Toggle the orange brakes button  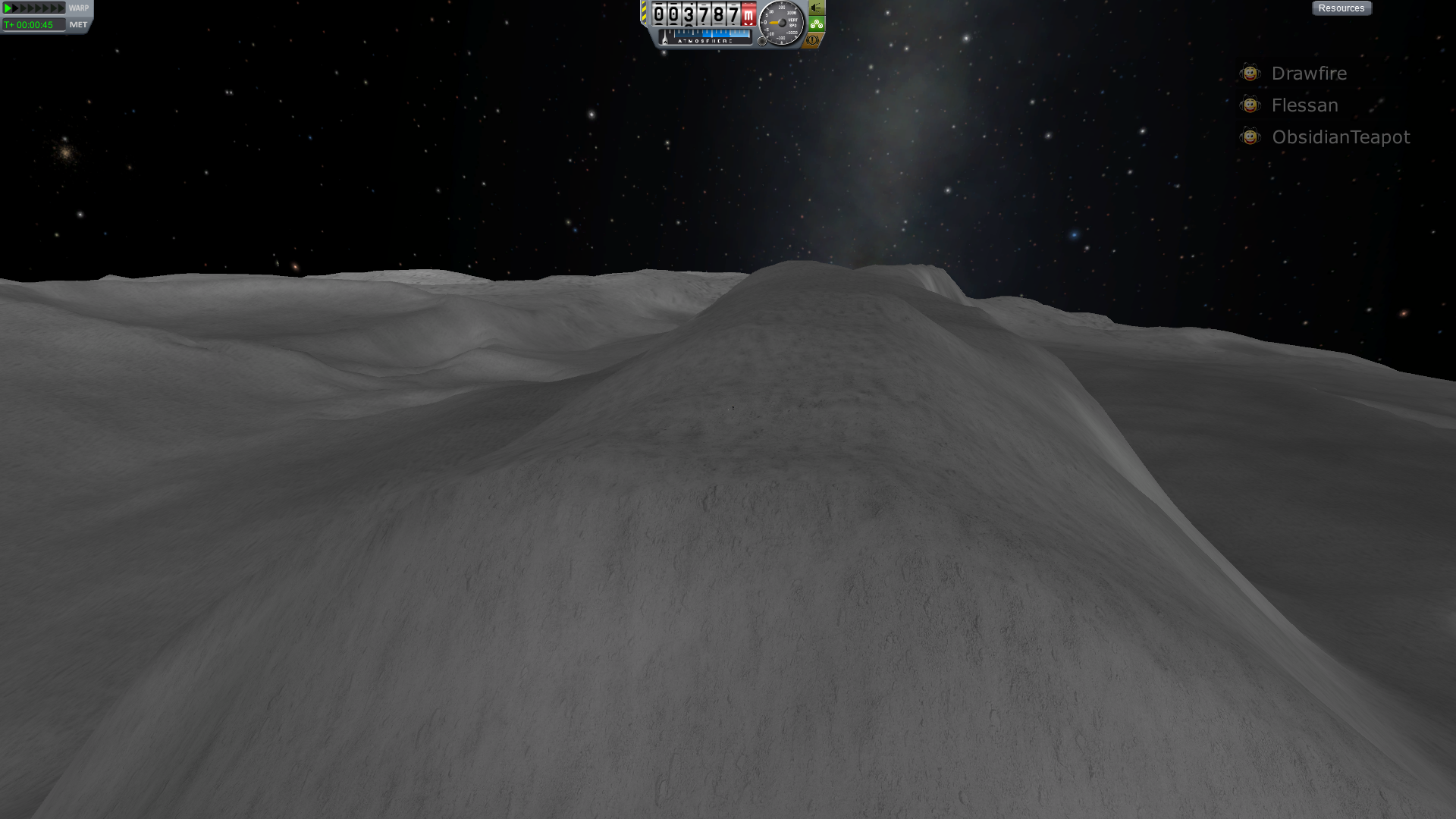coord(813,40)
